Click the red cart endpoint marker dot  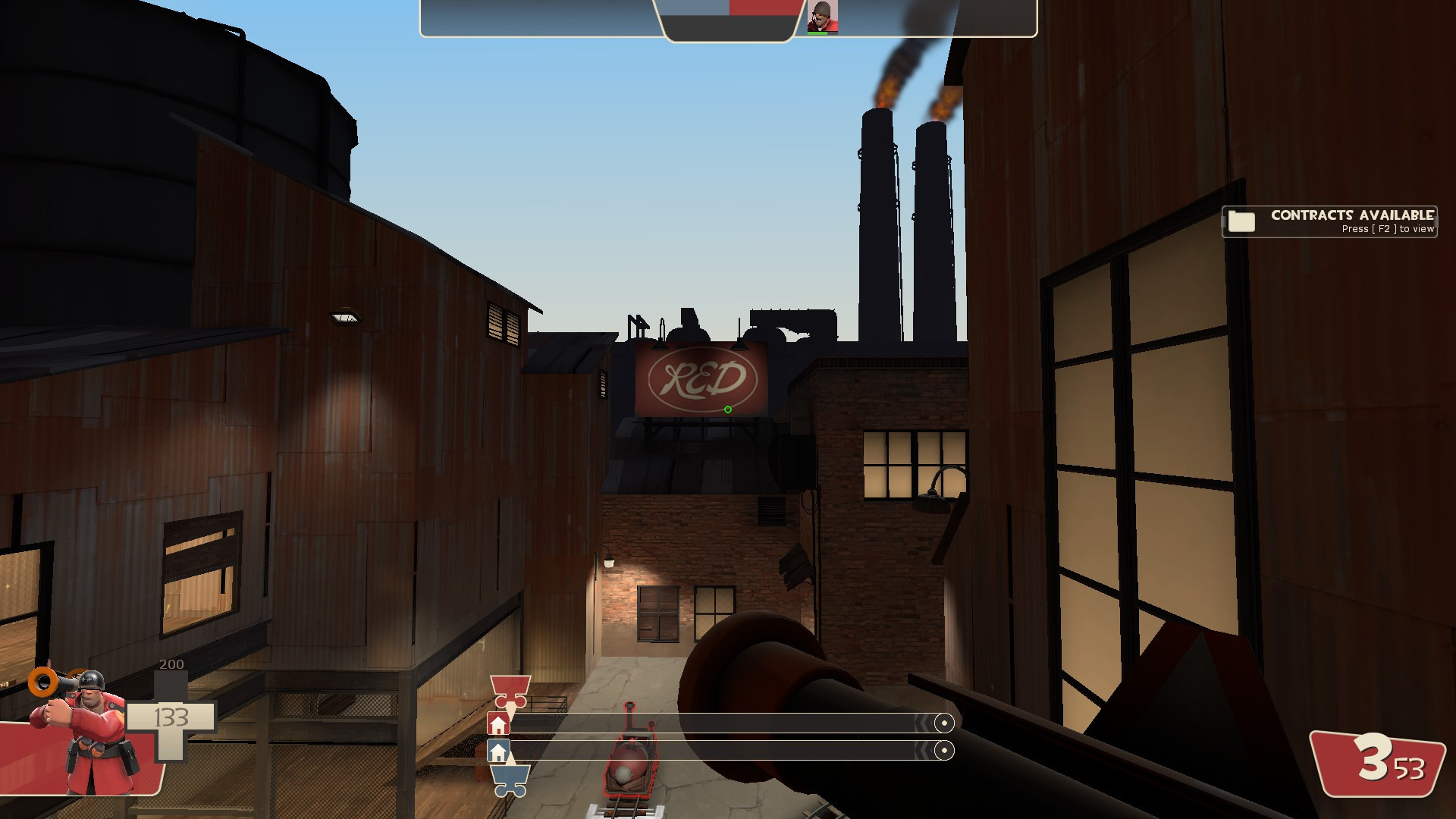[945, 723]
